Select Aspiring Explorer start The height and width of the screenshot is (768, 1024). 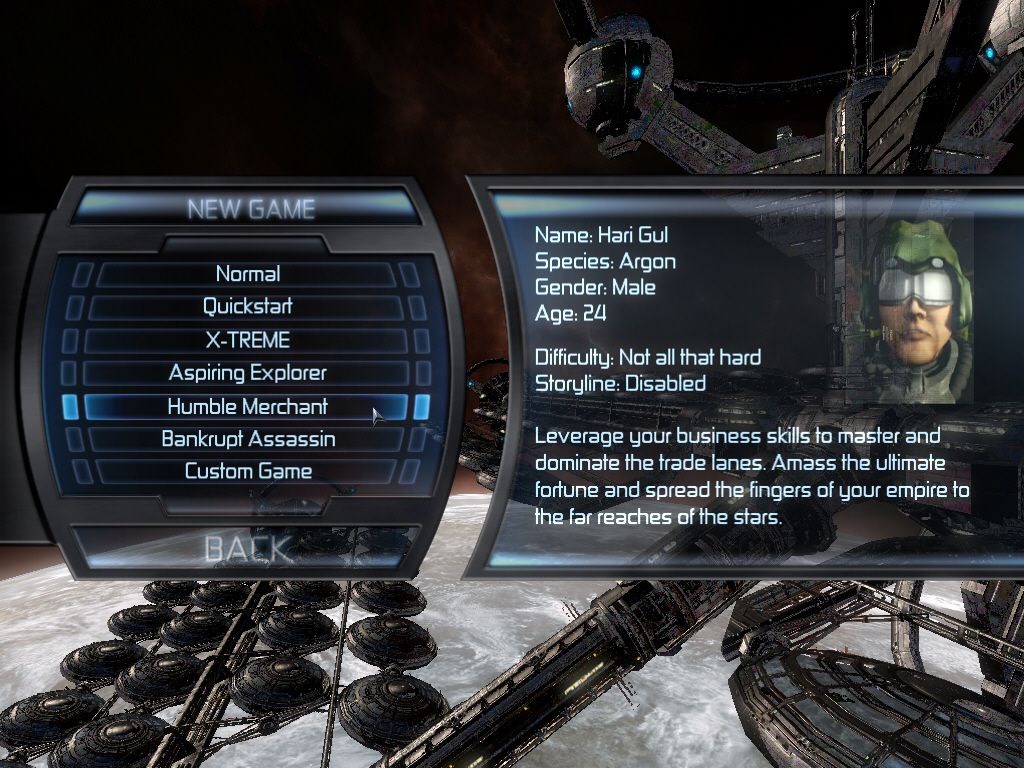coord(248,373)
